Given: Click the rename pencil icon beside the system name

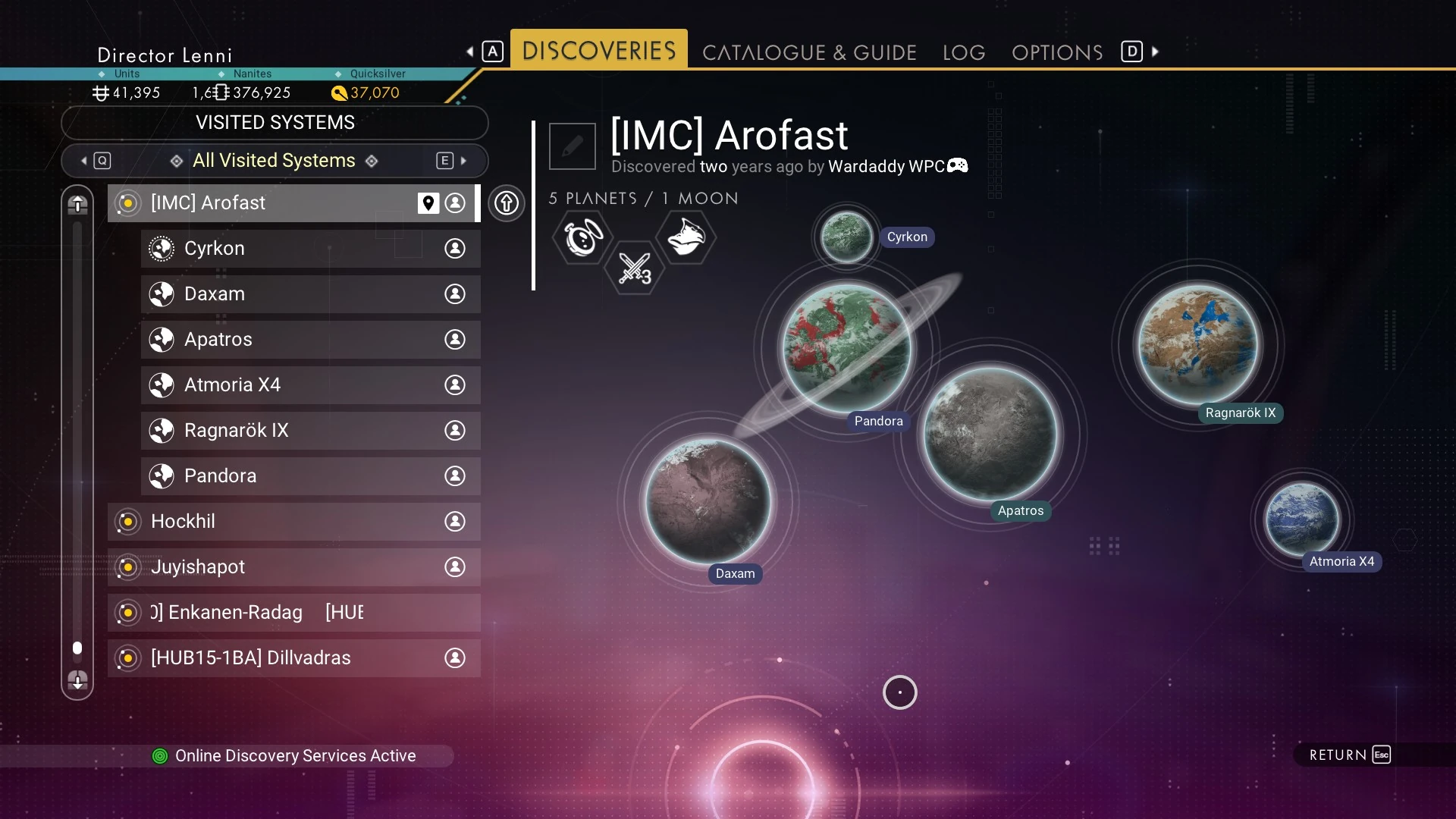Looking at the screenshot, I should (573, 146).
